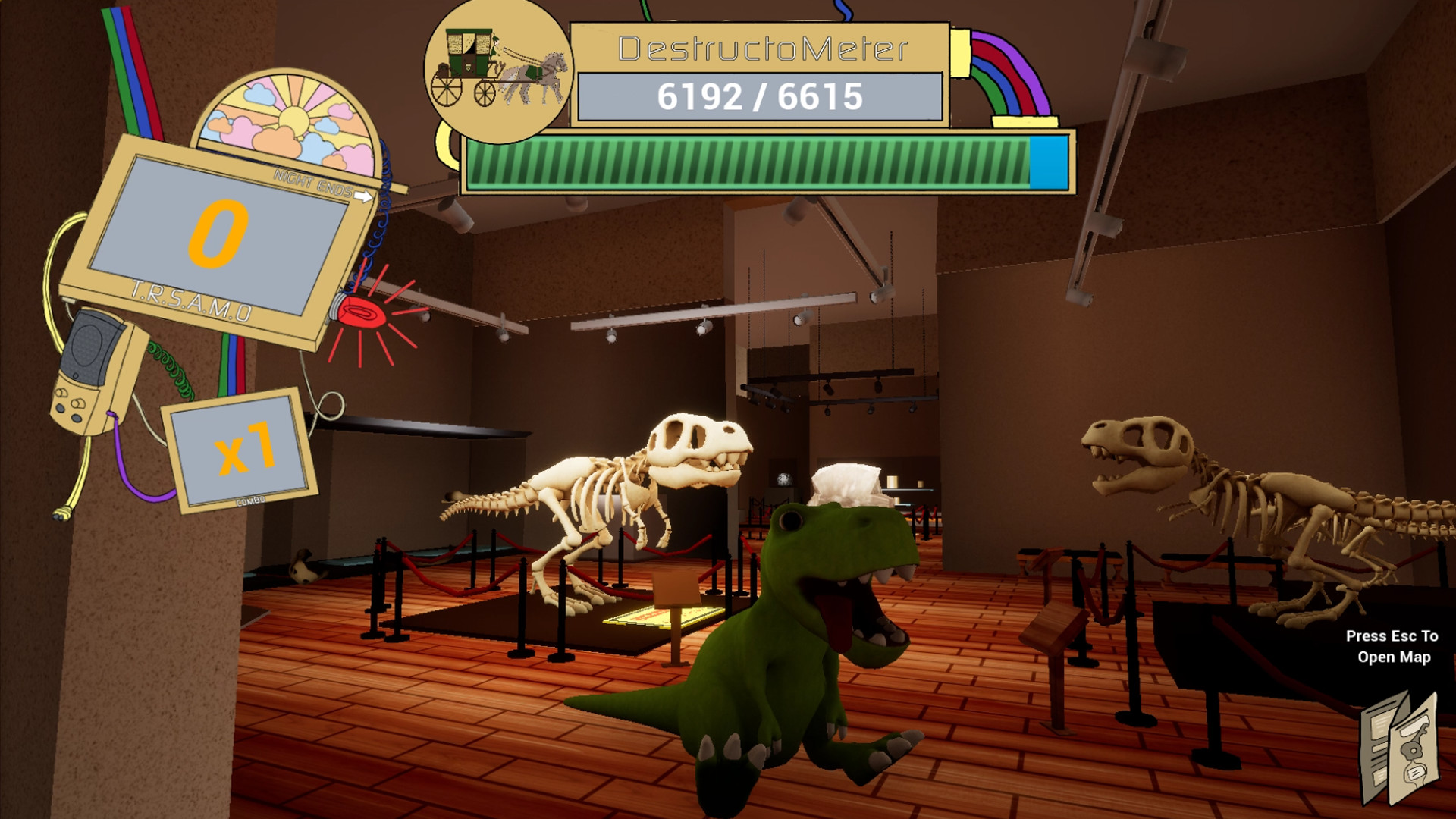Click the sunrise stained-glass night clock
Viewport: 1456px width, 819px height.
[288, 114]
